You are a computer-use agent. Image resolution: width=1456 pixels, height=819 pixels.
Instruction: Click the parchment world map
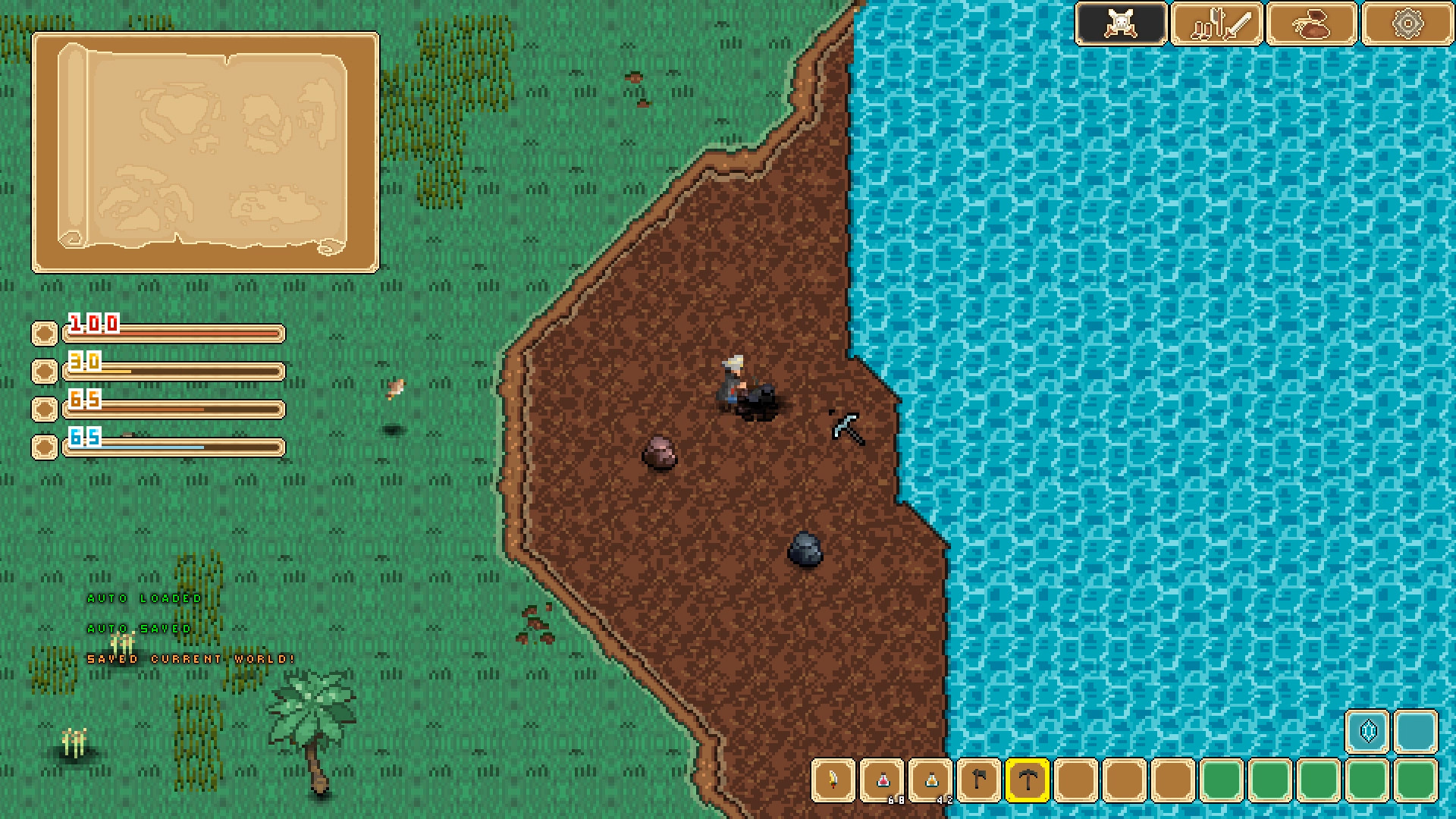[x=205, y=152]
